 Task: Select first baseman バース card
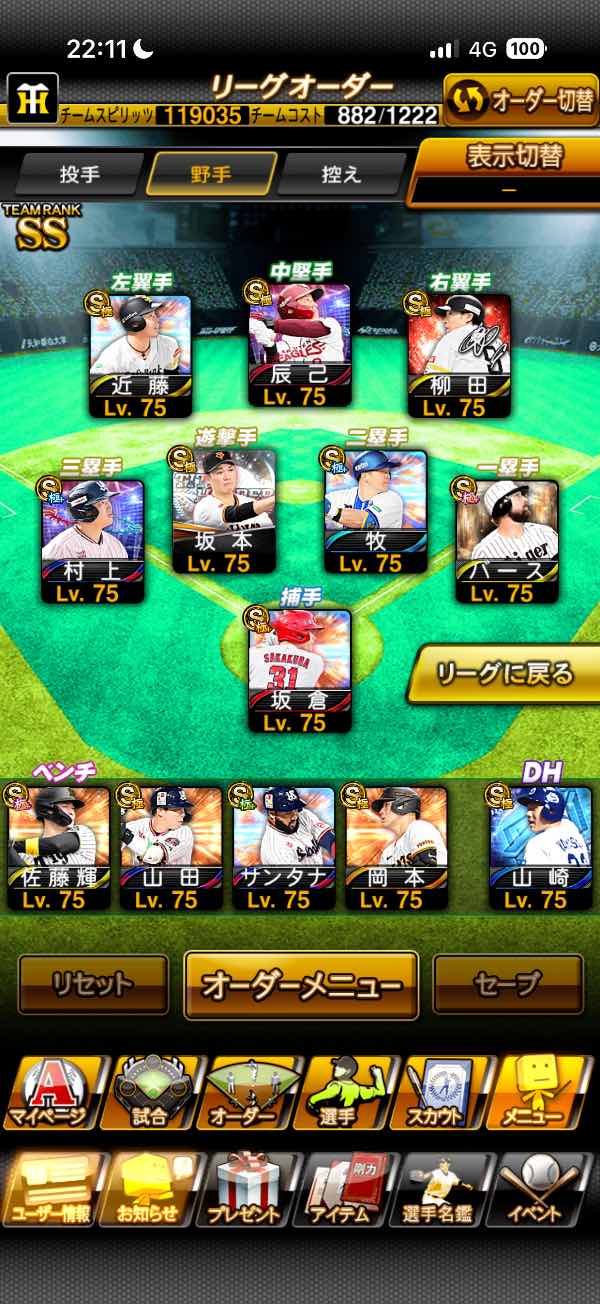tap(507, 541)
